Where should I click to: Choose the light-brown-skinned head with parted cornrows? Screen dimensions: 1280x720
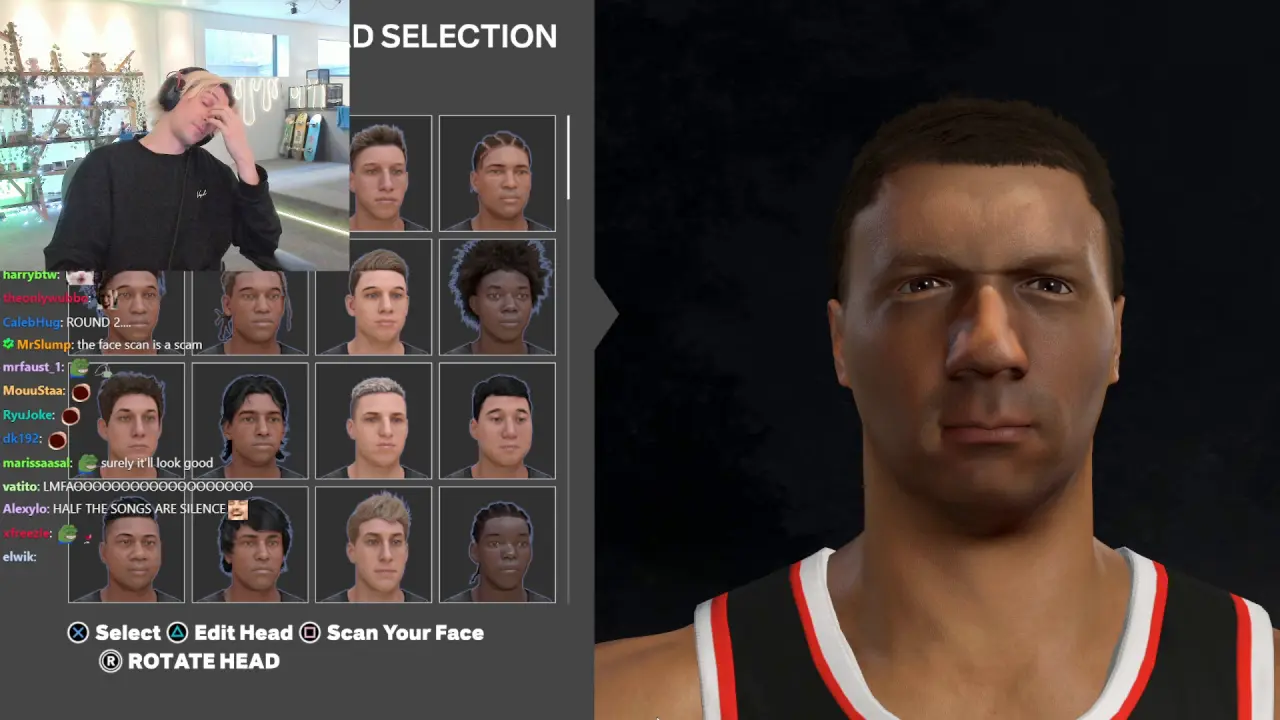click(x=497, y=173)
